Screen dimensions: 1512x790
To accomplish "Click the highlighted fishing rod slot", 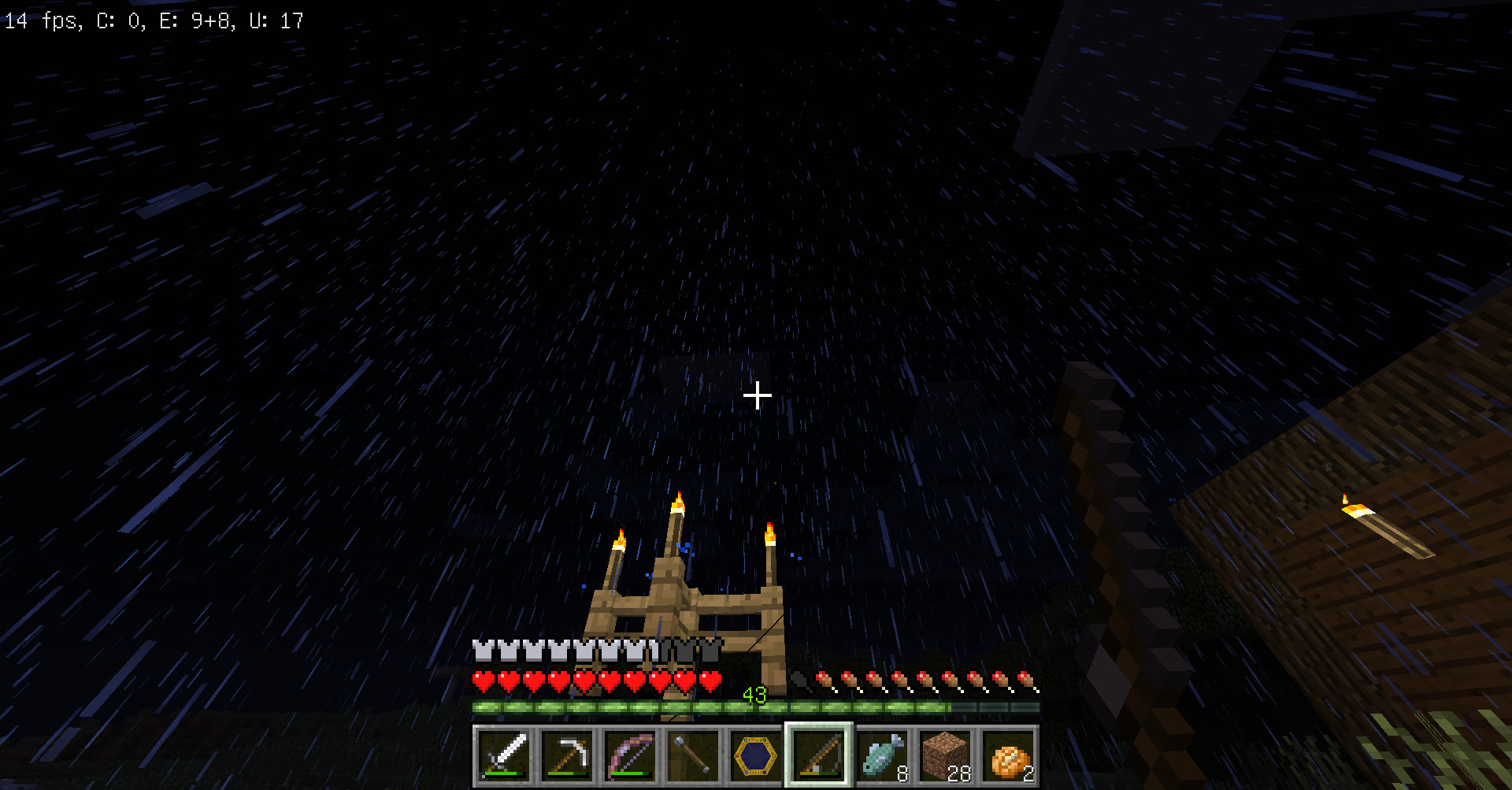I will pos(819,756).
